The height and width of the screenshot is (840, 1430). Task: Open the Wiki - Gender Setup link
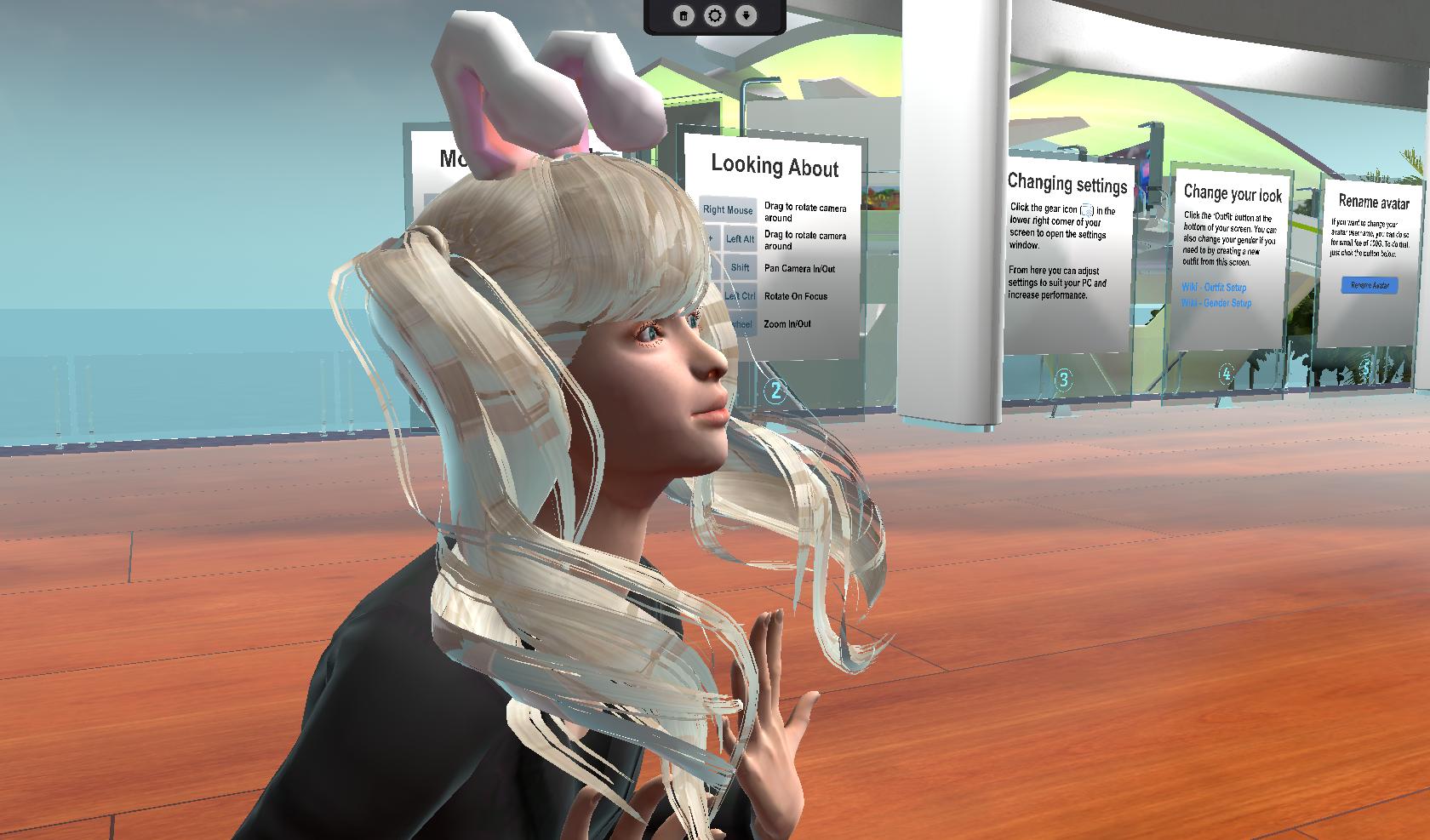pyautogui.click(x=1216, y=303)
